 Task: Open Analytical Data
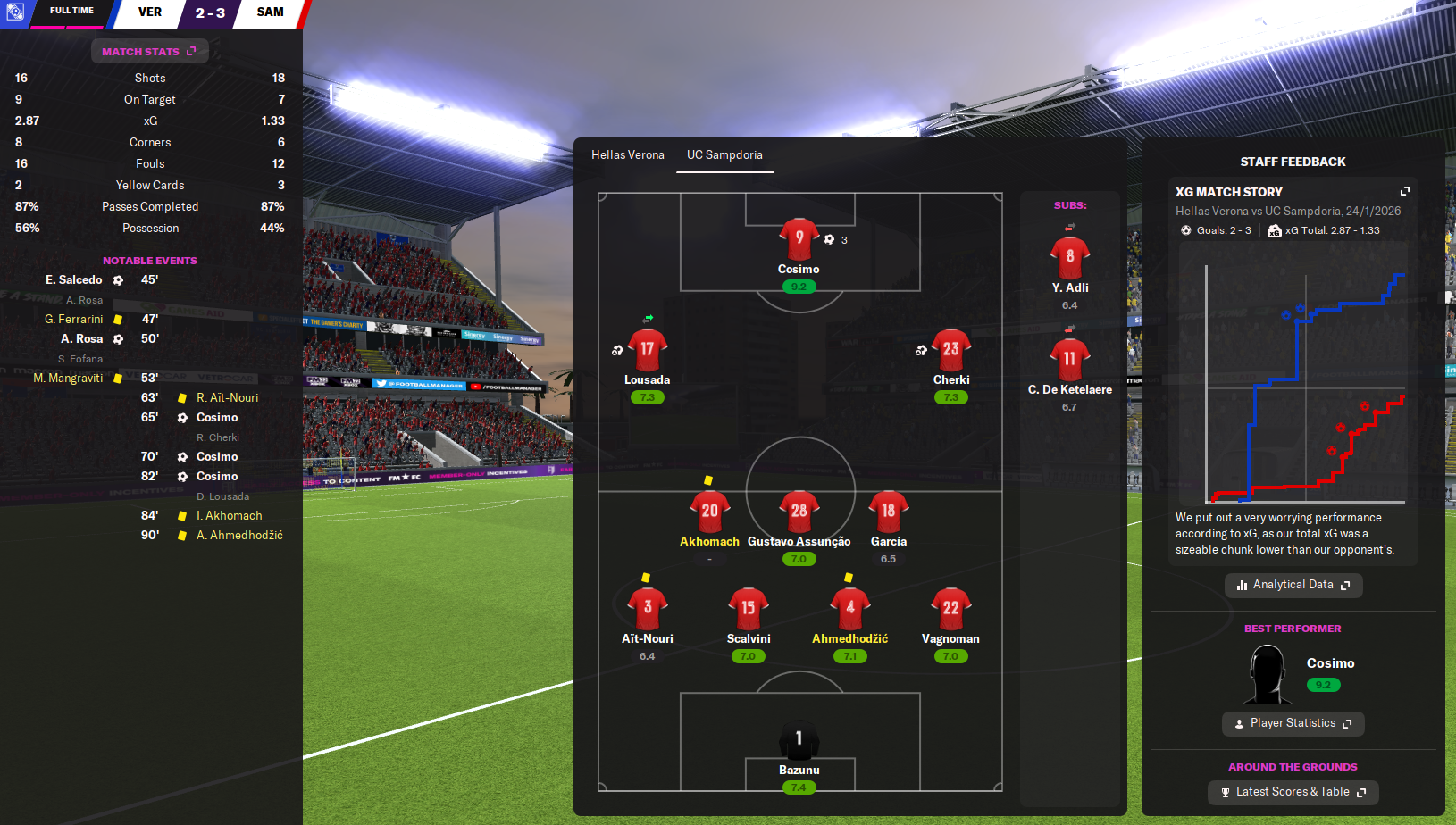[x=1293, y=585]
